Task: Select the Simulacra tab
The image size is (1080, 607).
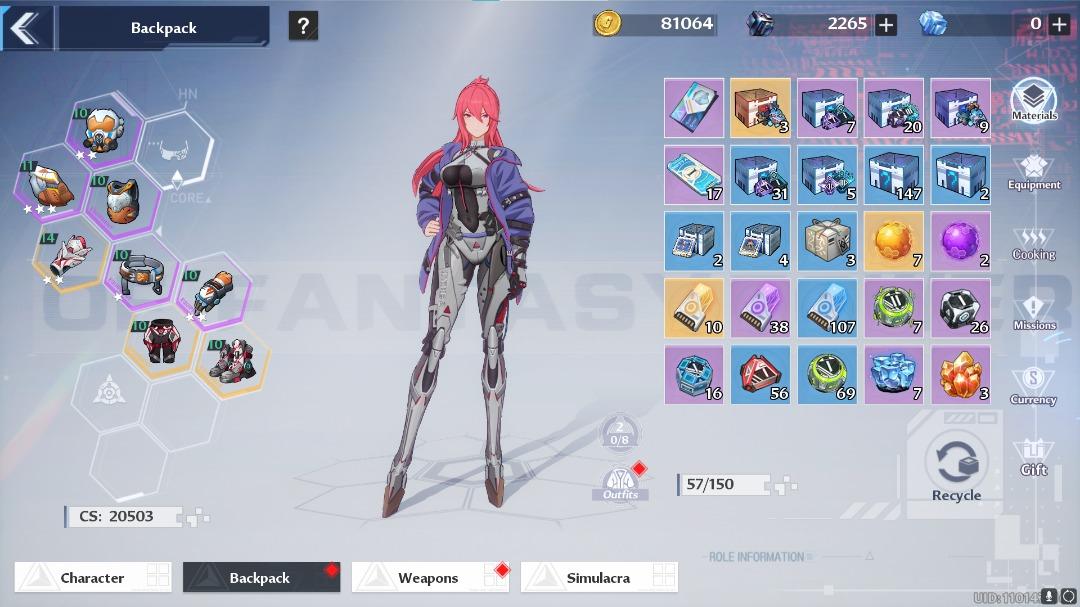Action: 599,577
